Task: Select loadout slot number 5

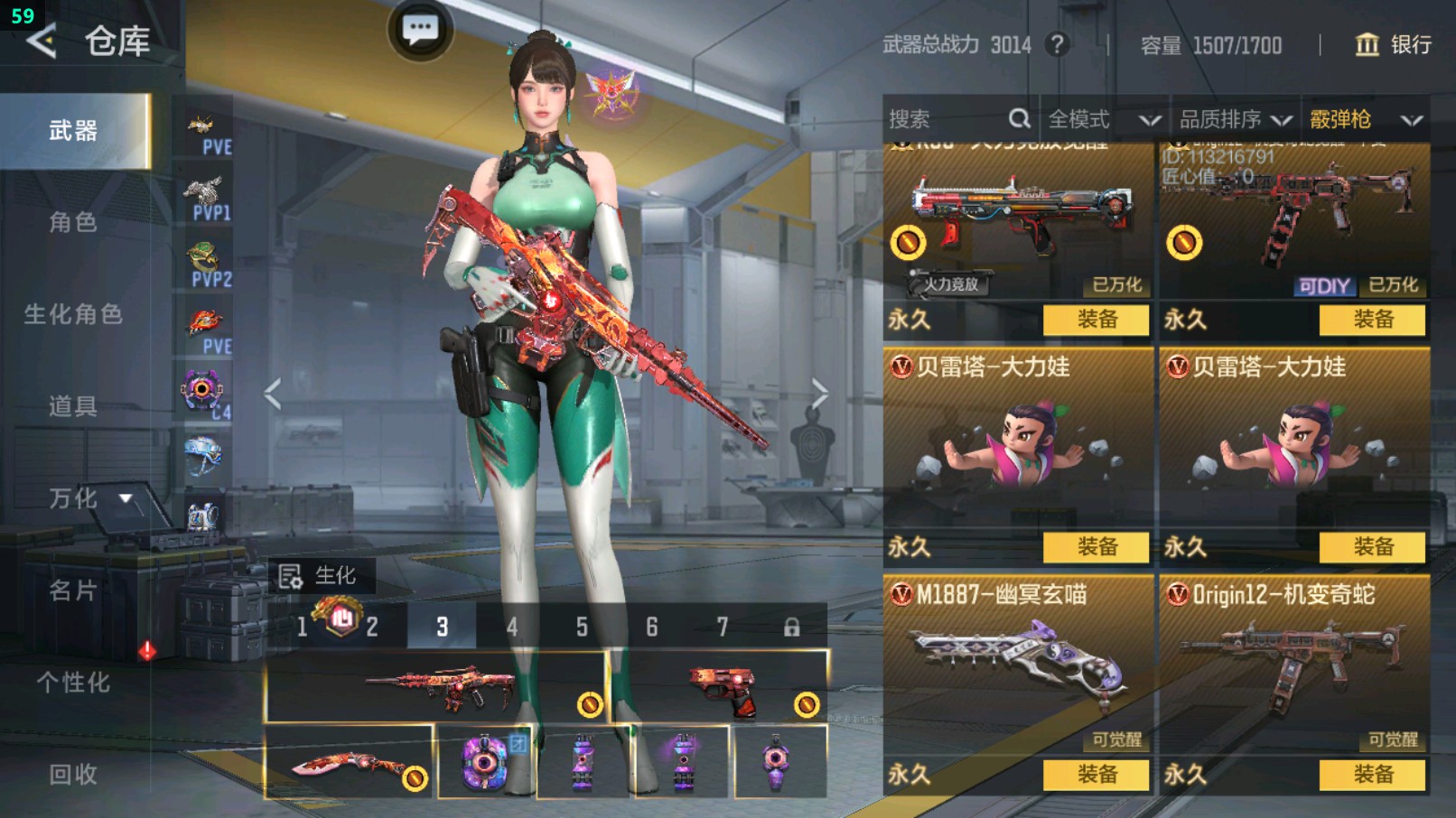Action: coord(582,627)
